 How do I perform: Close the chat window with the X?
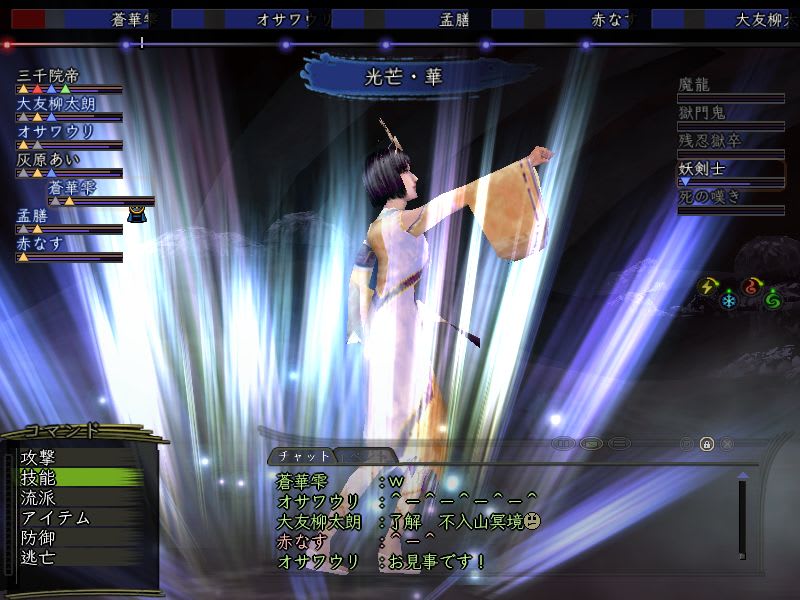(727, 443)
